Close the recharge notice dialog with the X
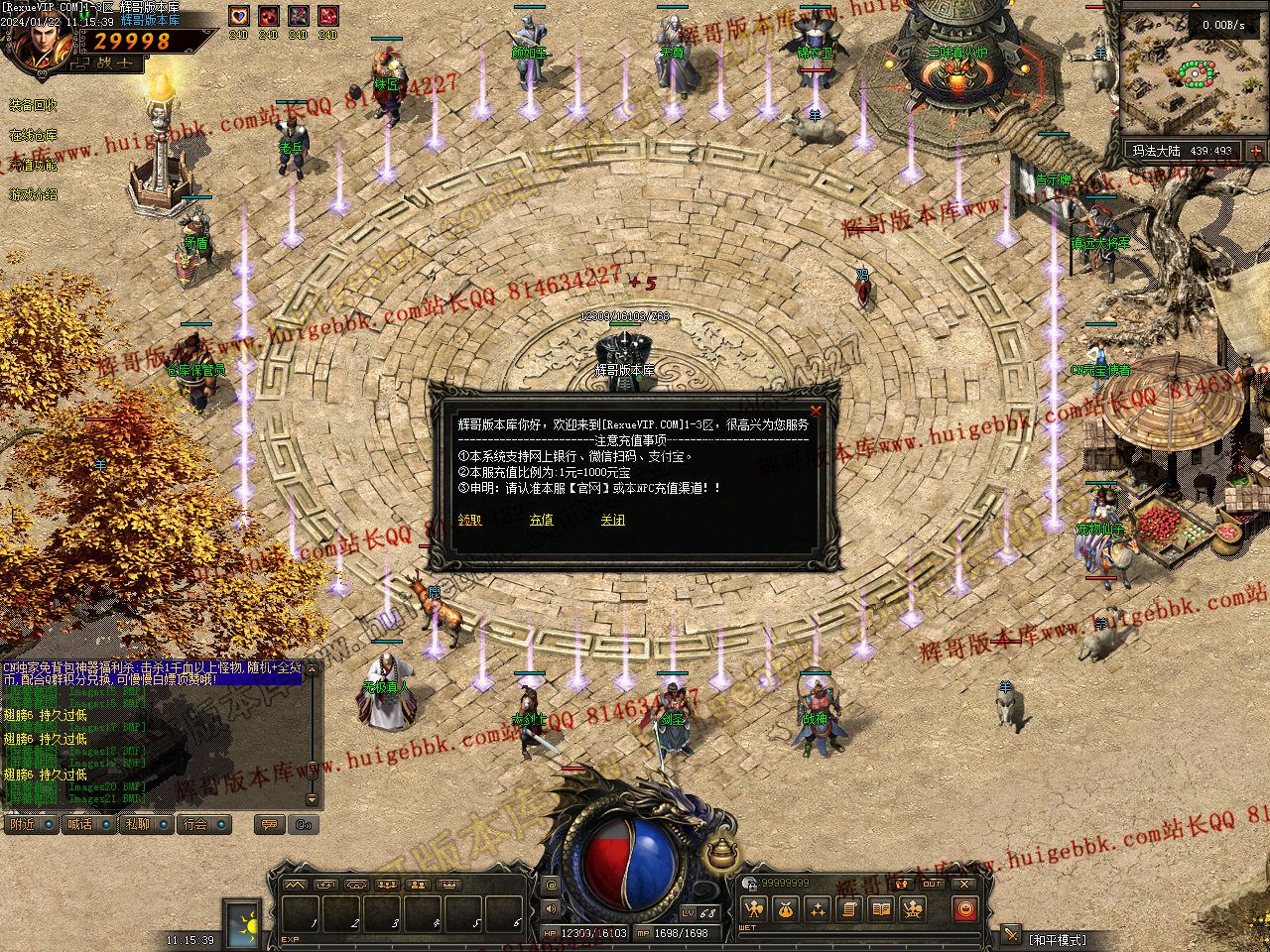 click(816, 411)
